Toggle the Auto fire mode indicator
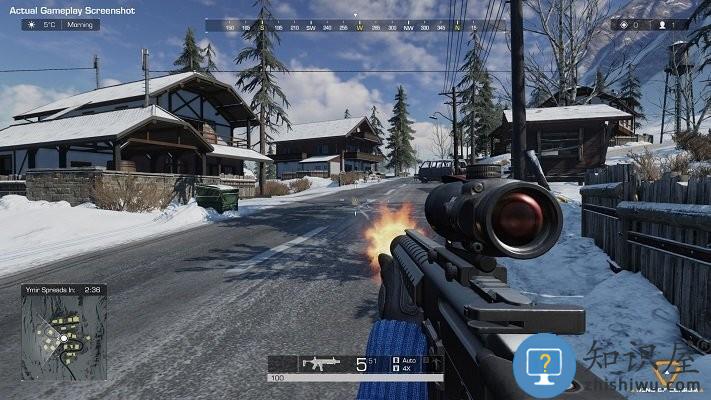Image resolution: width=711 pixels, height=400 pixels. click(x=406, y=359)
